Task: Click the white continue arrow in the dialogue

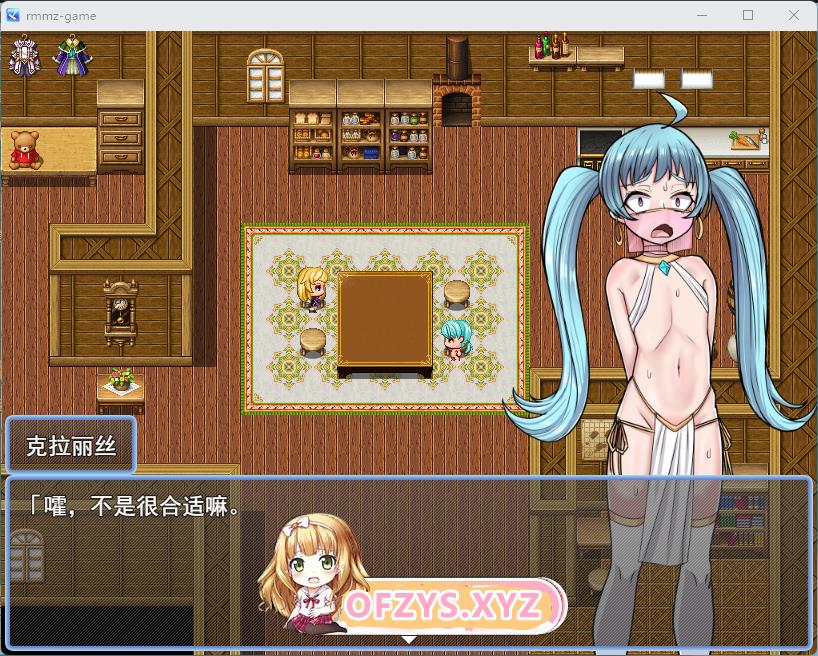Action: pyautogui.click(x=408, y=638)
